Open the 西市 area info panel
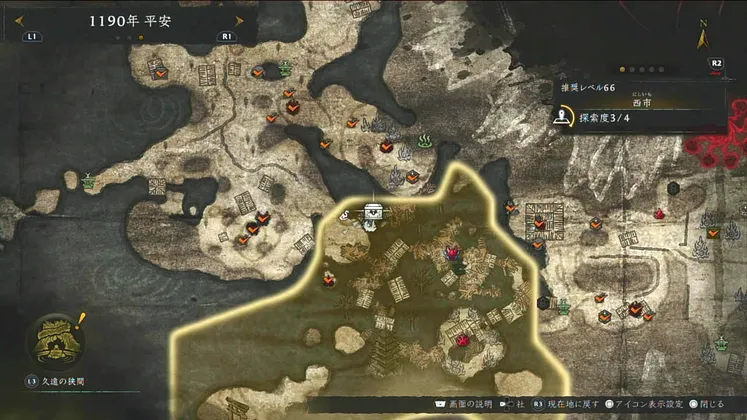Screen dimensions: 747x420 640,101
